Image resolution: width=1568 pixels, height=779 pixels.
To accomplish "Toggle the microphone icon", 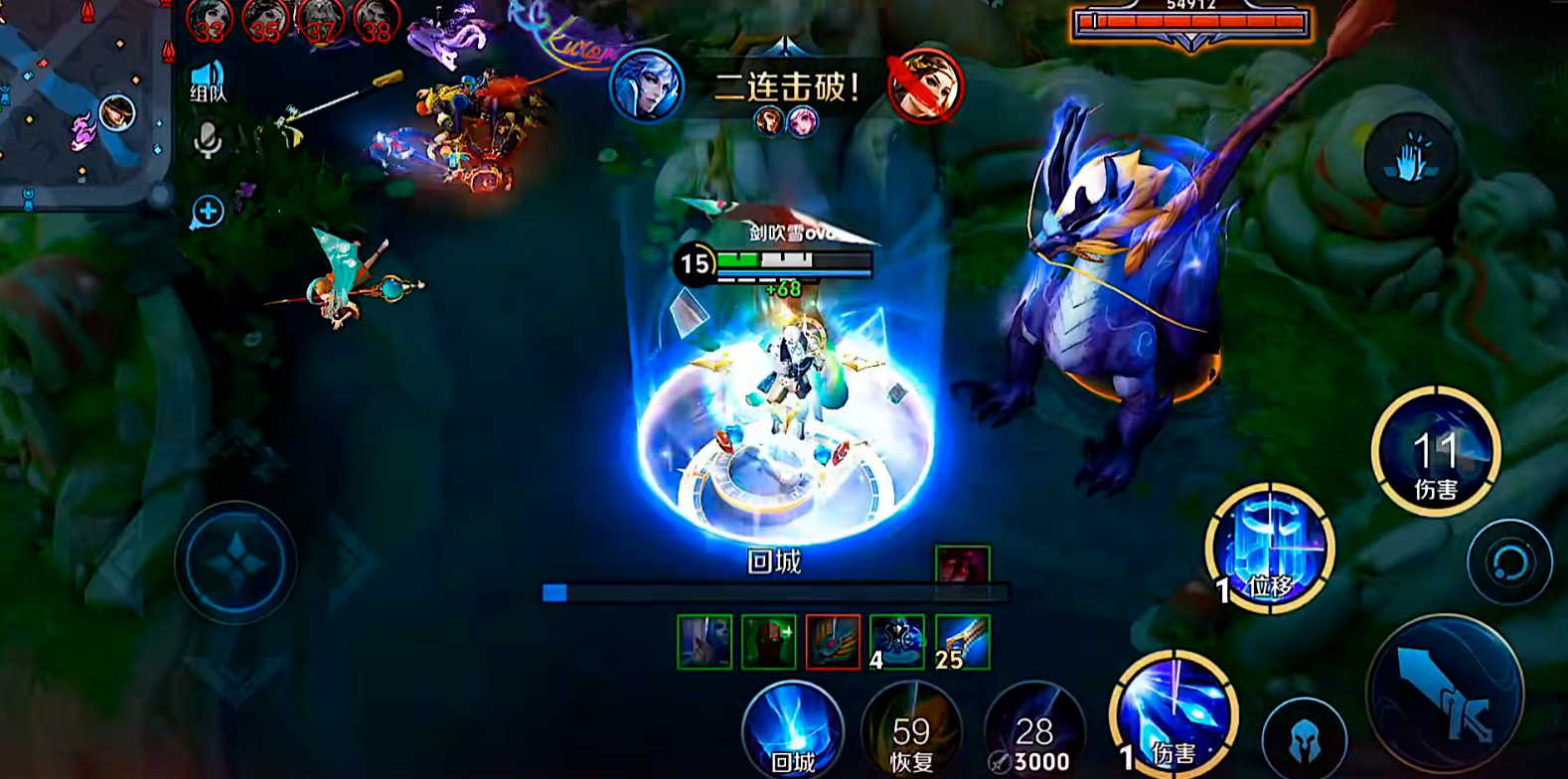I will click(x=207, y=141).
